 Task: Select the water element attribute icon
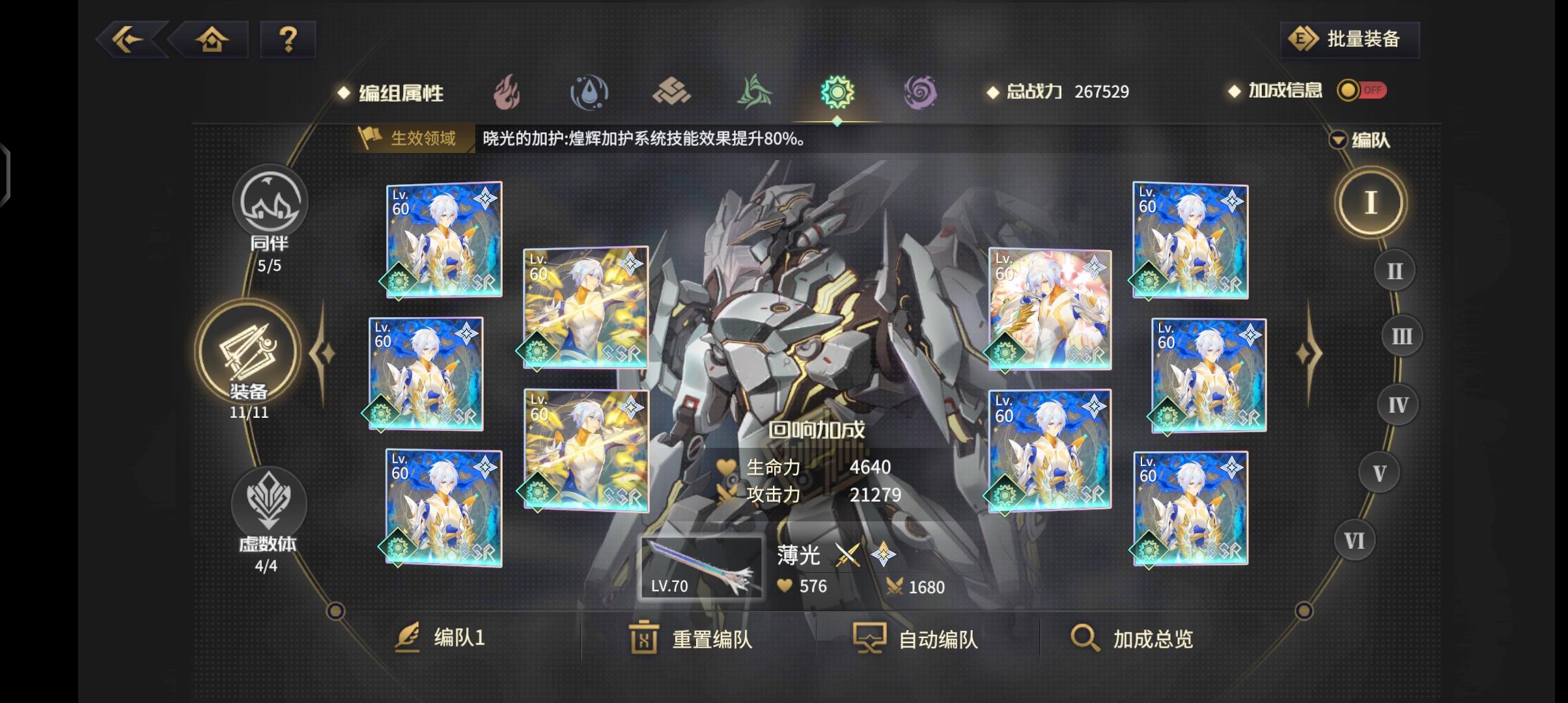point(589,93)
